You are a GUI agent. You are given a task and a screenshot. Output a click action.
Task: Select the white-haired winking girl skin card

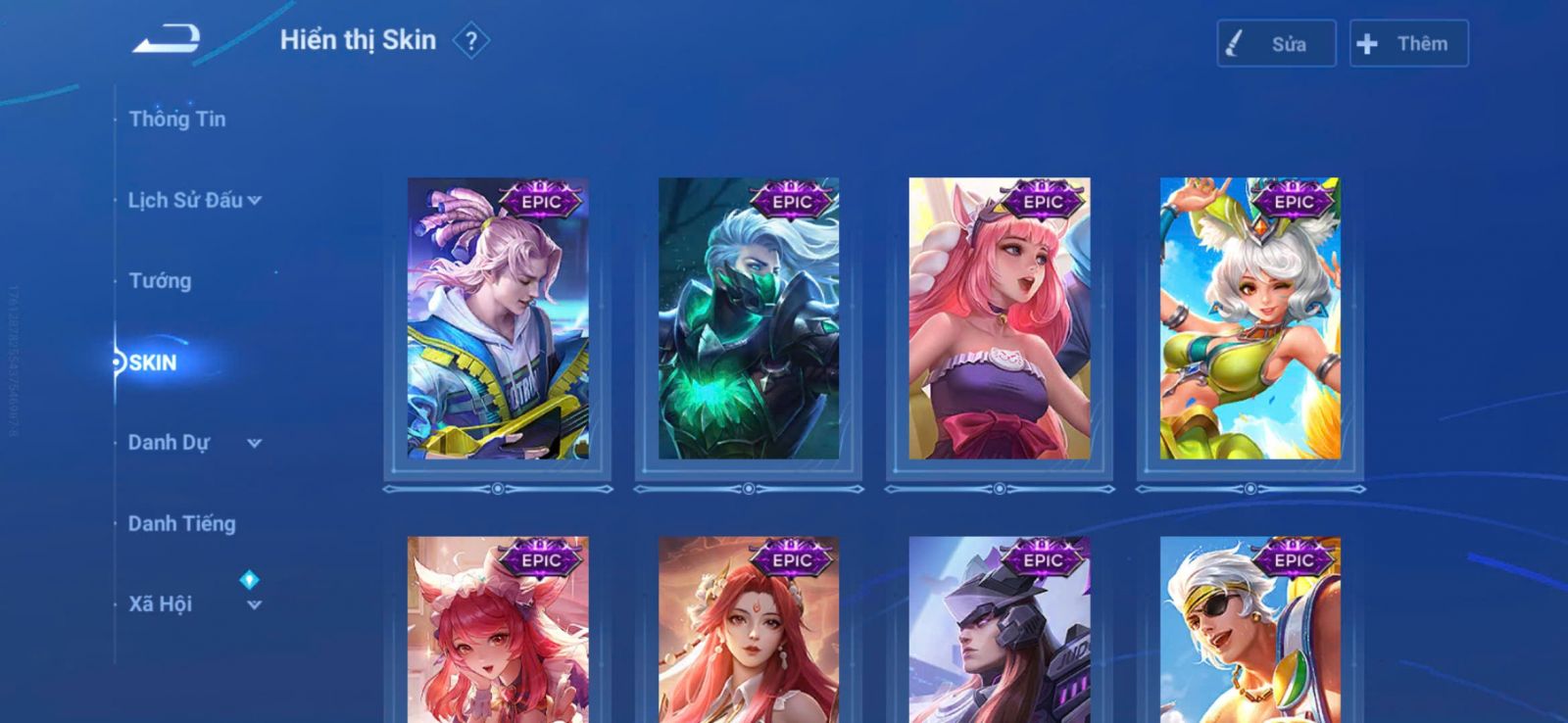coord(1250,319)
